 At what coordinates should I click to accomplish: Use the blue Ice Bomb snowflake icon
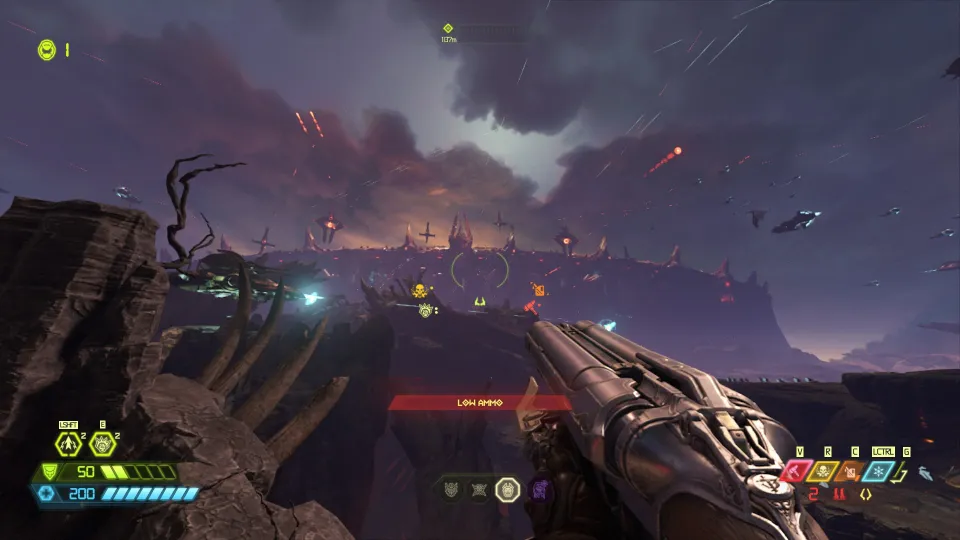pos(879,471)
